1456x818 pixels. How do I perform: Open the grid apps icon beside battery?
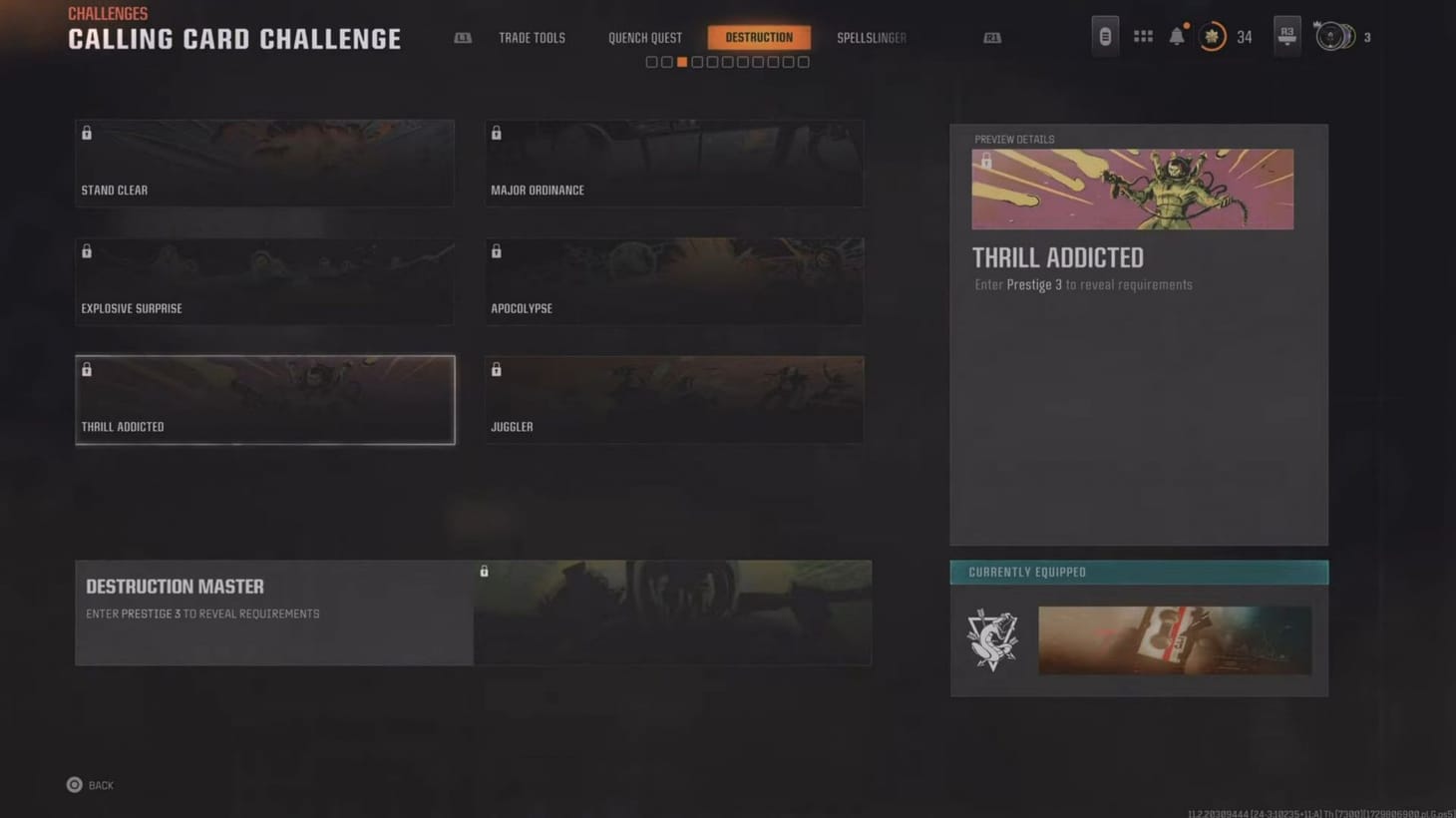[x=1143, y=36]
